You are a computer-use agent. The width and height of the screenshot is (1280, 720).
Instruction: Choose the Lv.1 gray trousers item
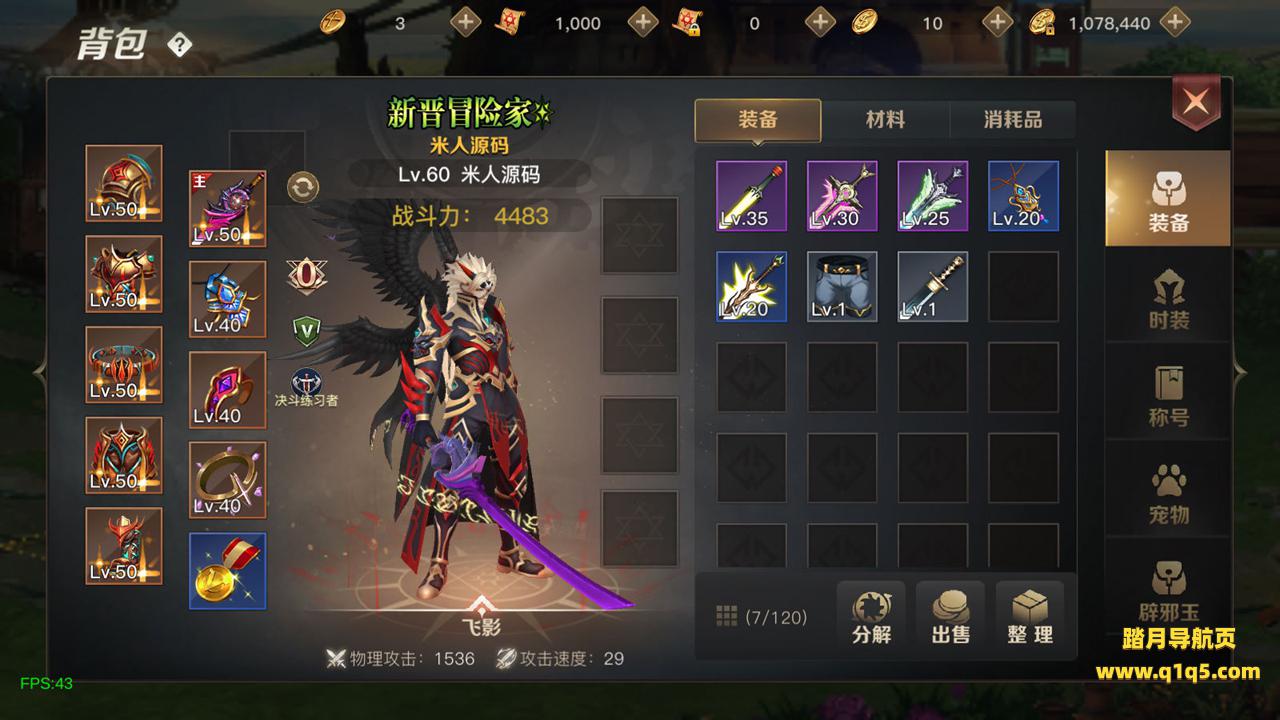coord(842,287)
